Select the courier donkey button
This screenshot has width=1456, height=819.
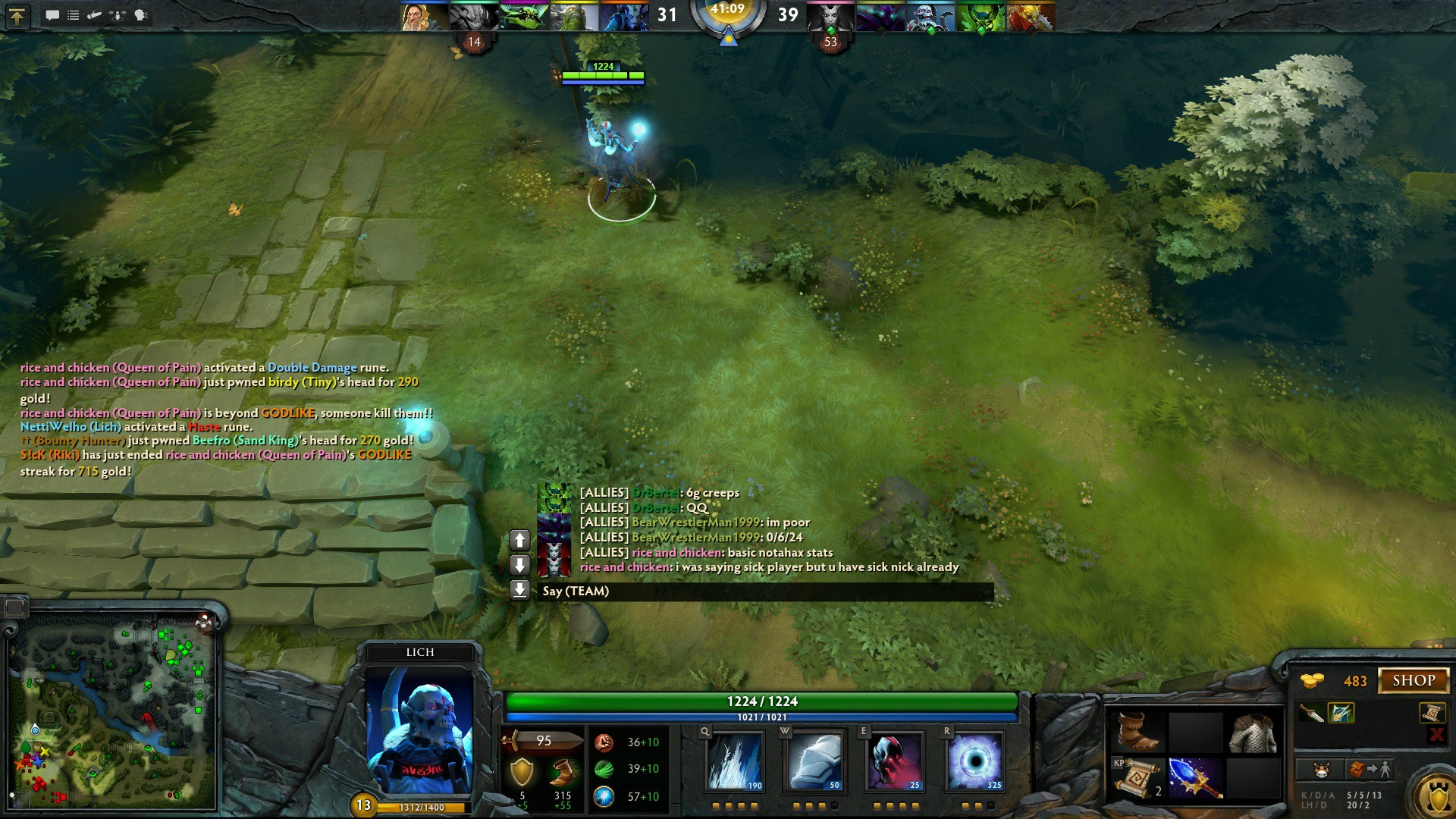click(x=1321, y=770)
